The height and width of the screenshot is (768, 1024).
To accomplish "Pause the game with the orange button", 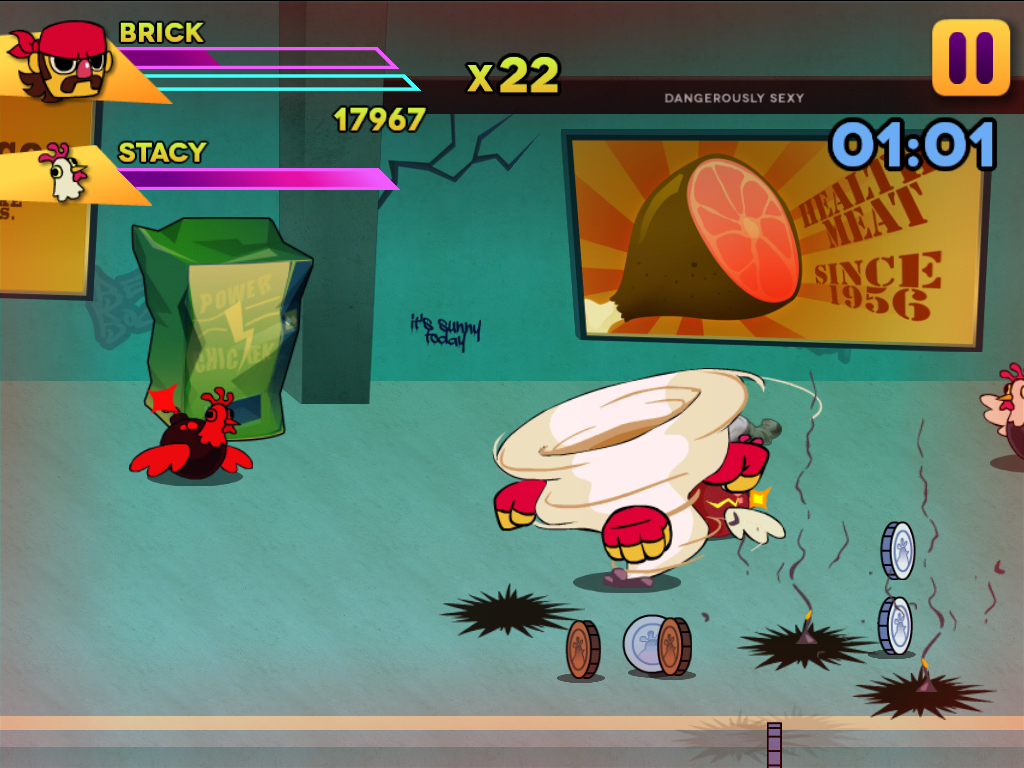I will coord(970,58).
